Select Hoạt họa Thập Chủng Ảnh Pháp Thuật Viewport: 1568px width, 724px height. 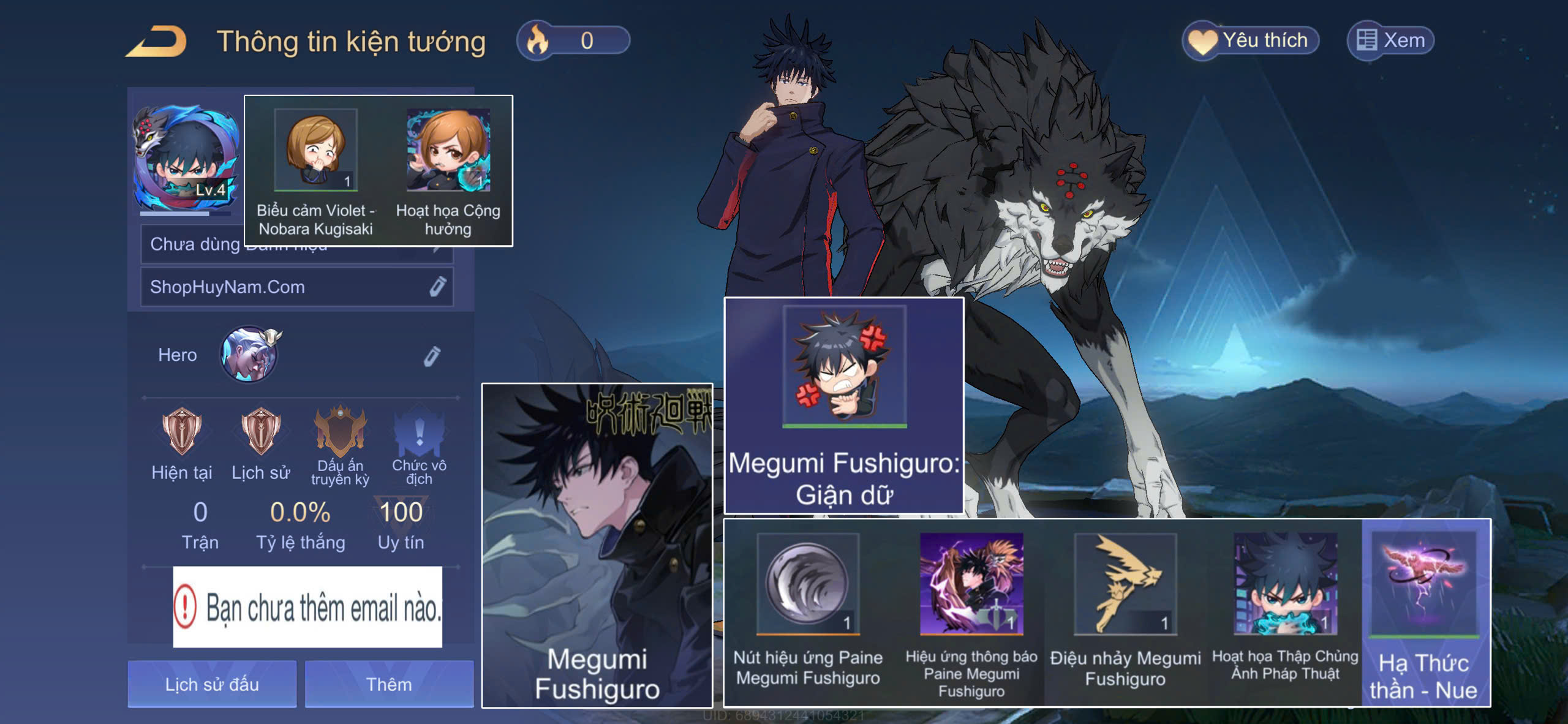click(x=1285, y=584)
